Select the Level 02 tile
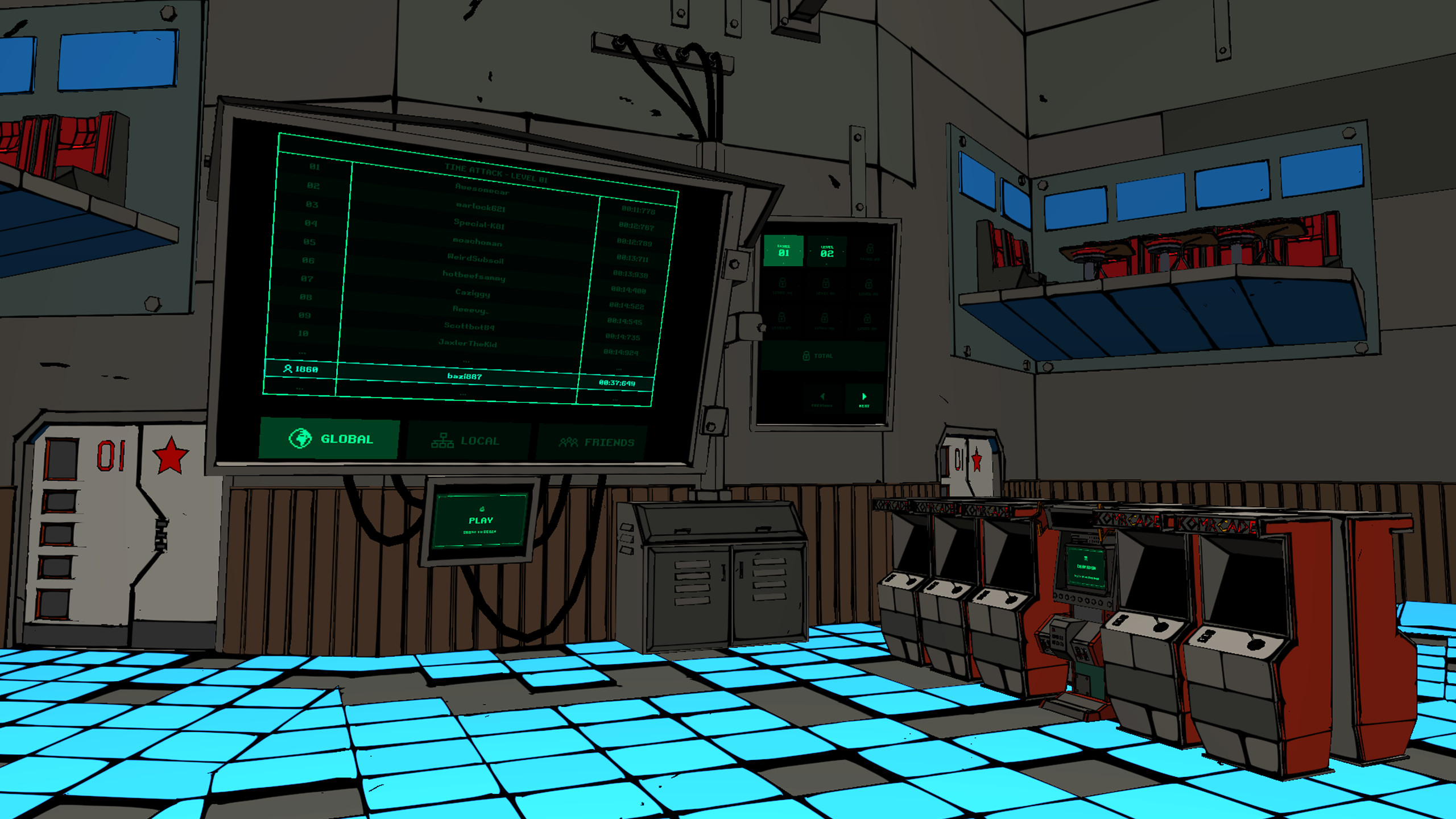The height and width of the screenshot is (819, 1456). pyautogui.click(x=826, y=251)
